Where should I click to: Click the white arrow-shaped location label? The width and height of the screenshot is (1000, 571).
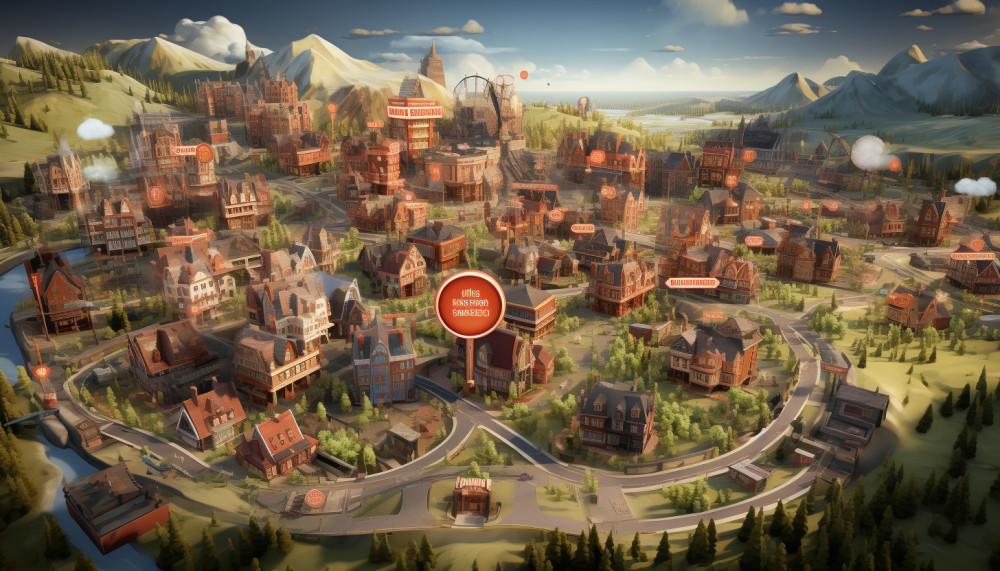(692, 283)
